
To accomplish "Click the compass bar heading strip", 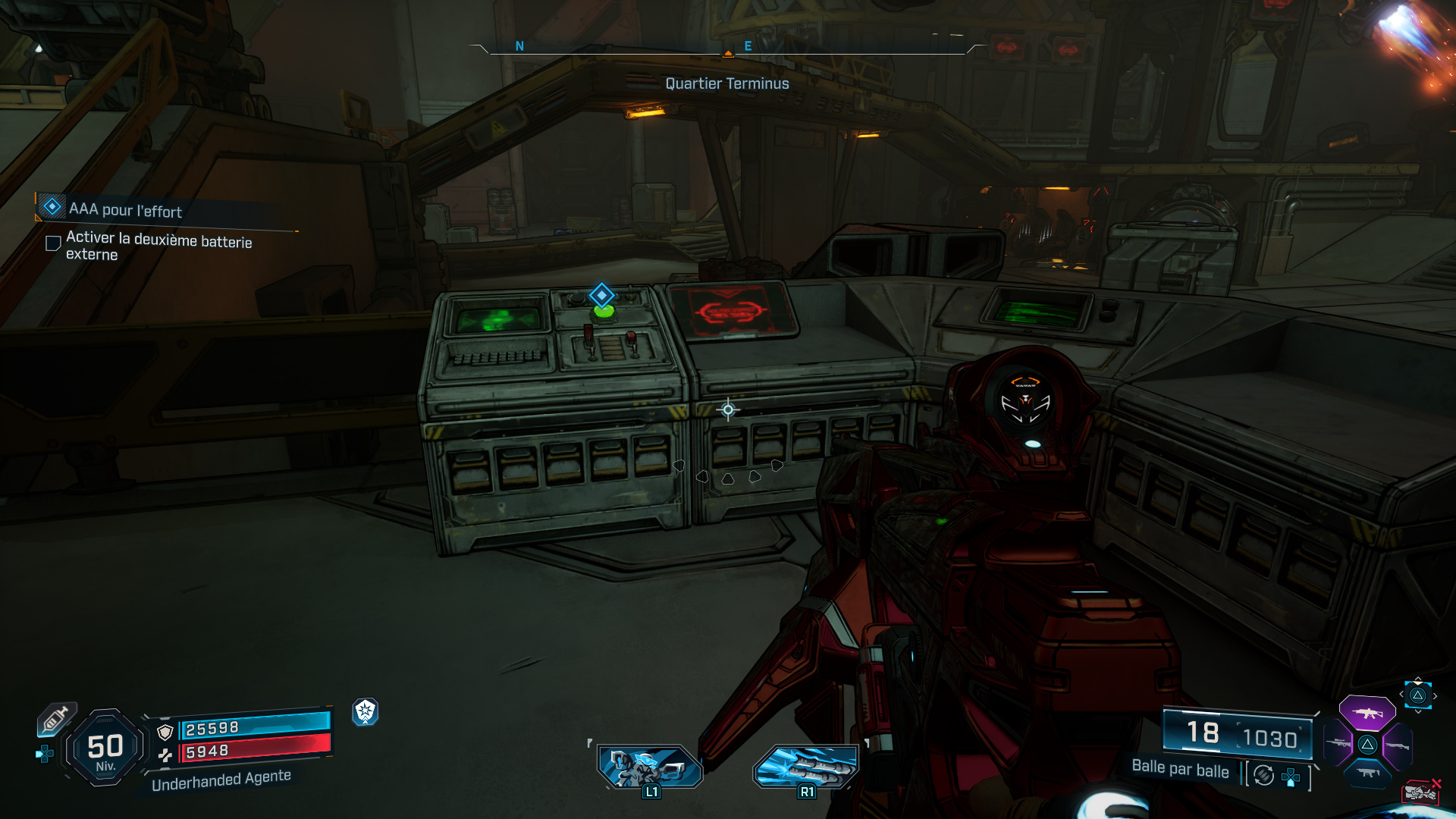I will [728, 47].
